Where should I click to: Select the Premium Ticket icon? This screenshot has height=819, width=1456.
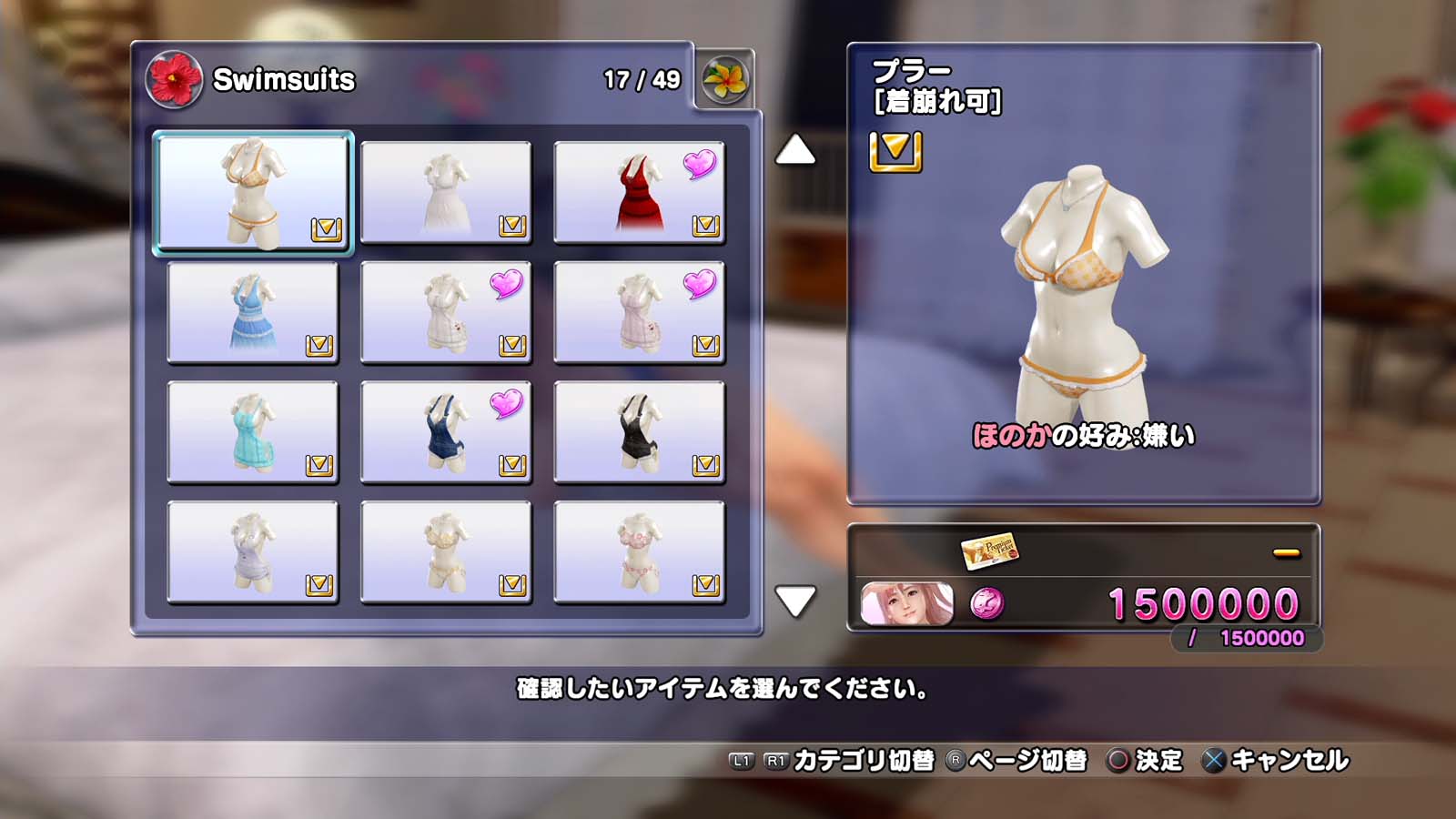989,551
